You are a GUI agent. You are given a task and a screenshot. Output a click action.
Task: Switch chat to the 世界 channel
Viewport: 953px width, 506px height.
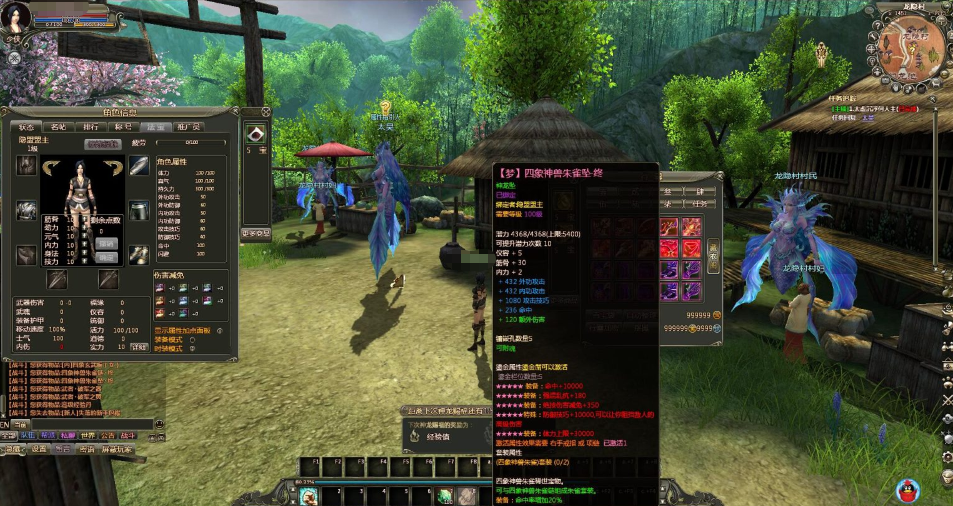coord(88,436)
